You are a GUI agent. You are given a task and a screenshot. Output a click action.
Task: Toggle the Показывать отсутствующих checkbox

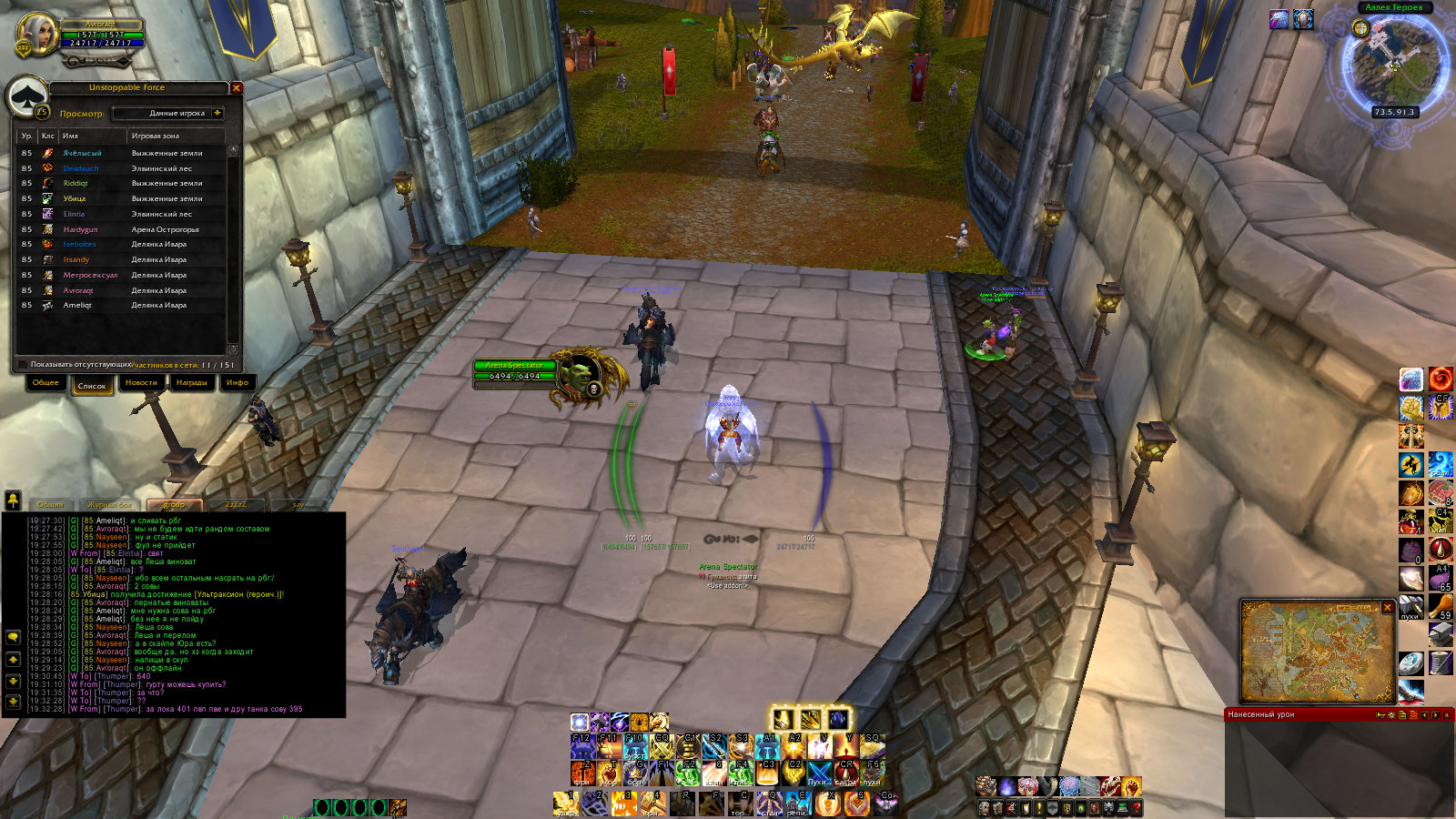pyautogui.click(x=23, y=365)
